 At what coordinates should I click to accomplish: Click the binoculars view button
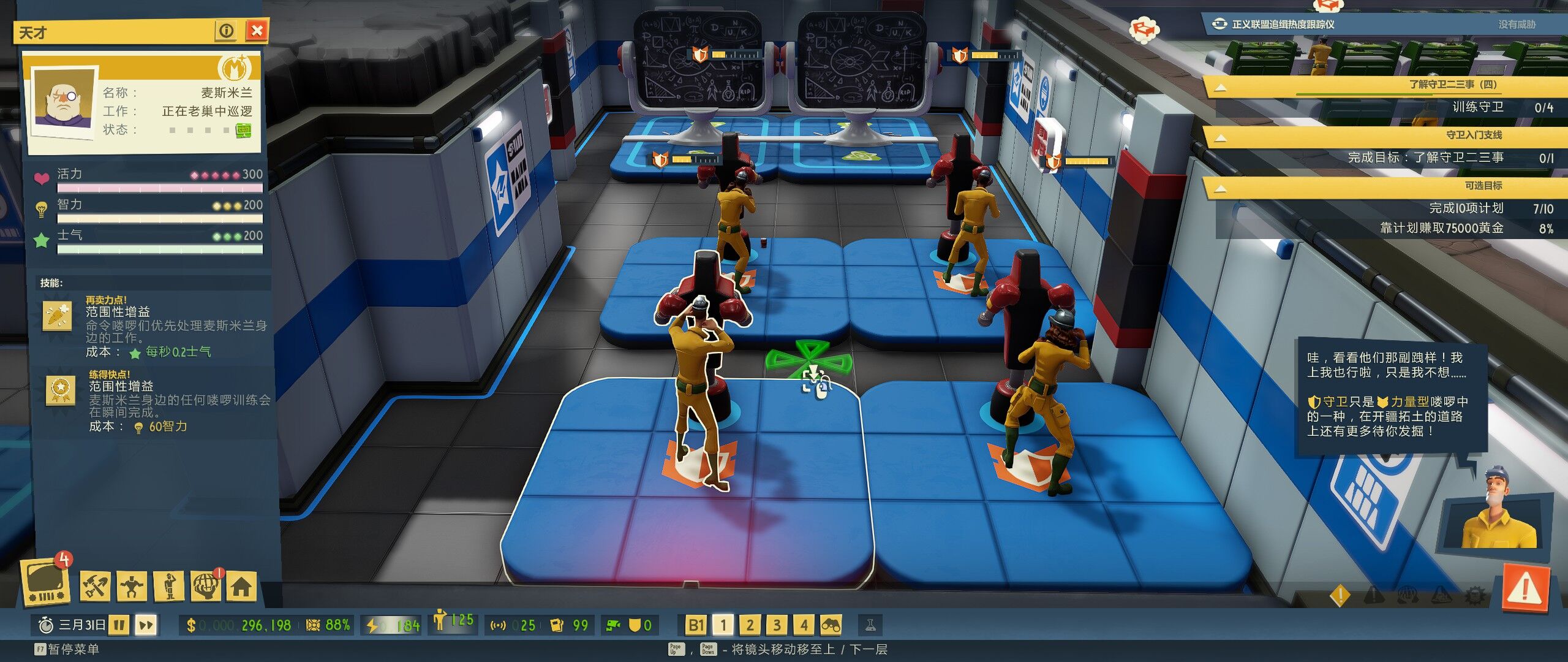click(x=831, y=625)
